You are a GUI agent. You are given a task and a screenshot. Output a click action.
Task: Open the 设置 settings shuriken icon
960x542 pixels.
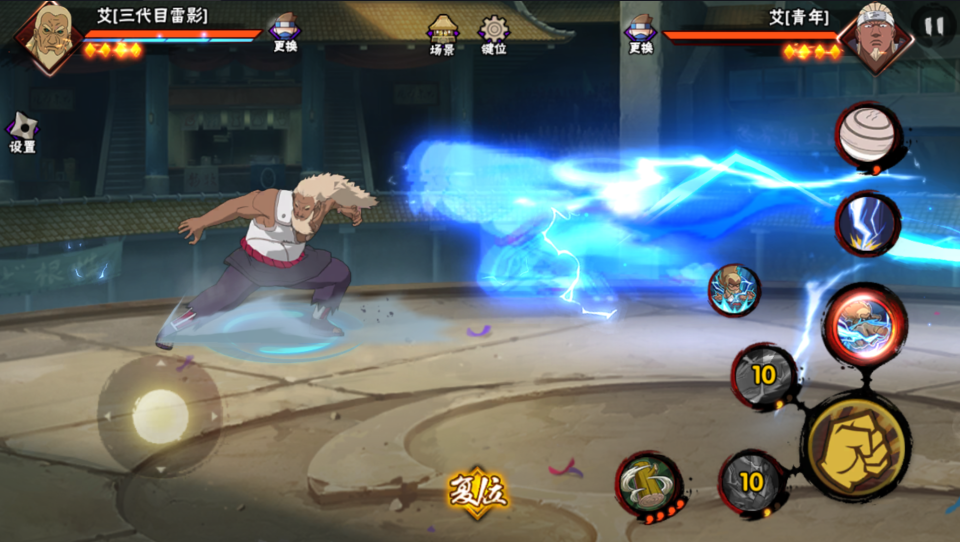[x=22, y=132]
